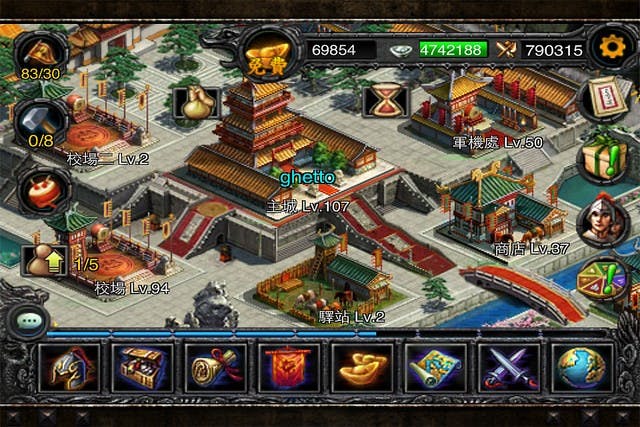The image size is (640, 427).
Task: Open the treasure chest inventory
Action: [x=143, y=368]
